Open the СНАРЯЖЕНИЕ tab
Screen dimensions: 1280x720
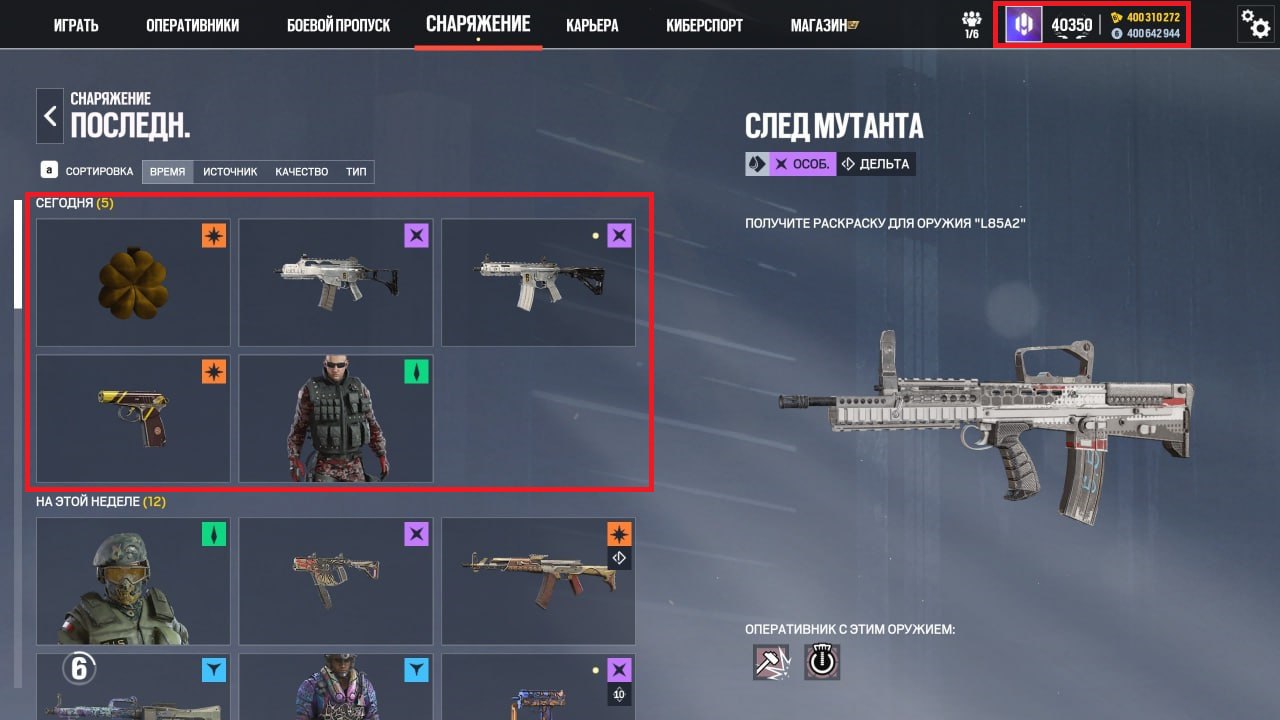478,24
